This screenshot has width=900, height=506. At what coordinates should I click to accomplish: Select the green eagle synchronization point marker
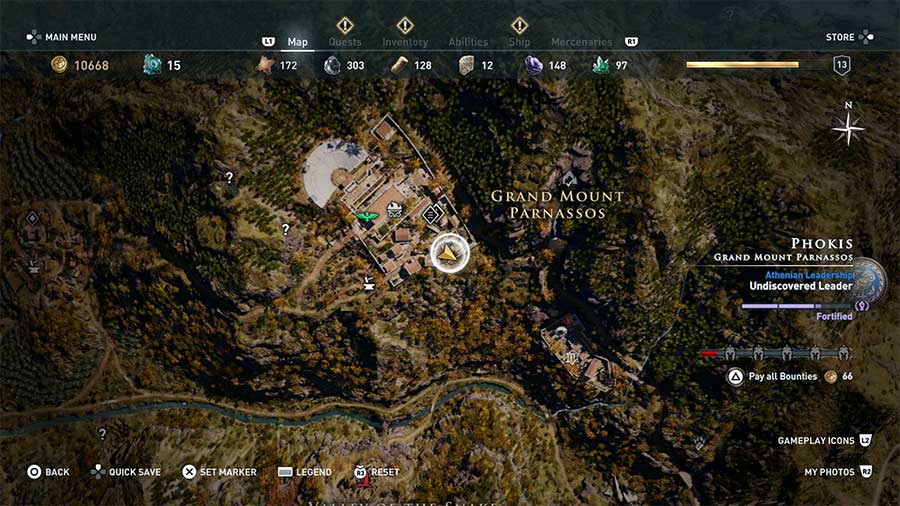(365, 215)
